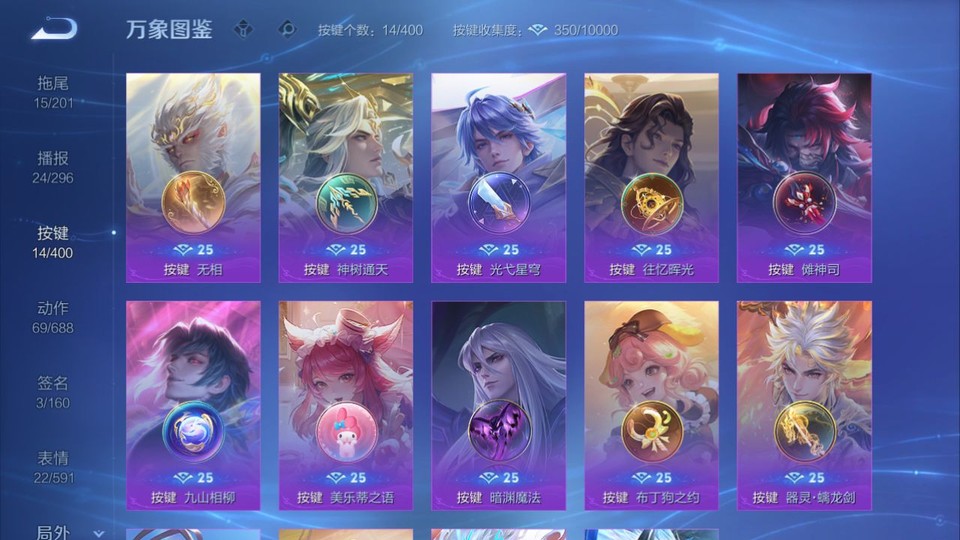Select the 按键 傩神司 card
Image resolution: width=960 pixels, height=540 pixels.
click(804, 177)
